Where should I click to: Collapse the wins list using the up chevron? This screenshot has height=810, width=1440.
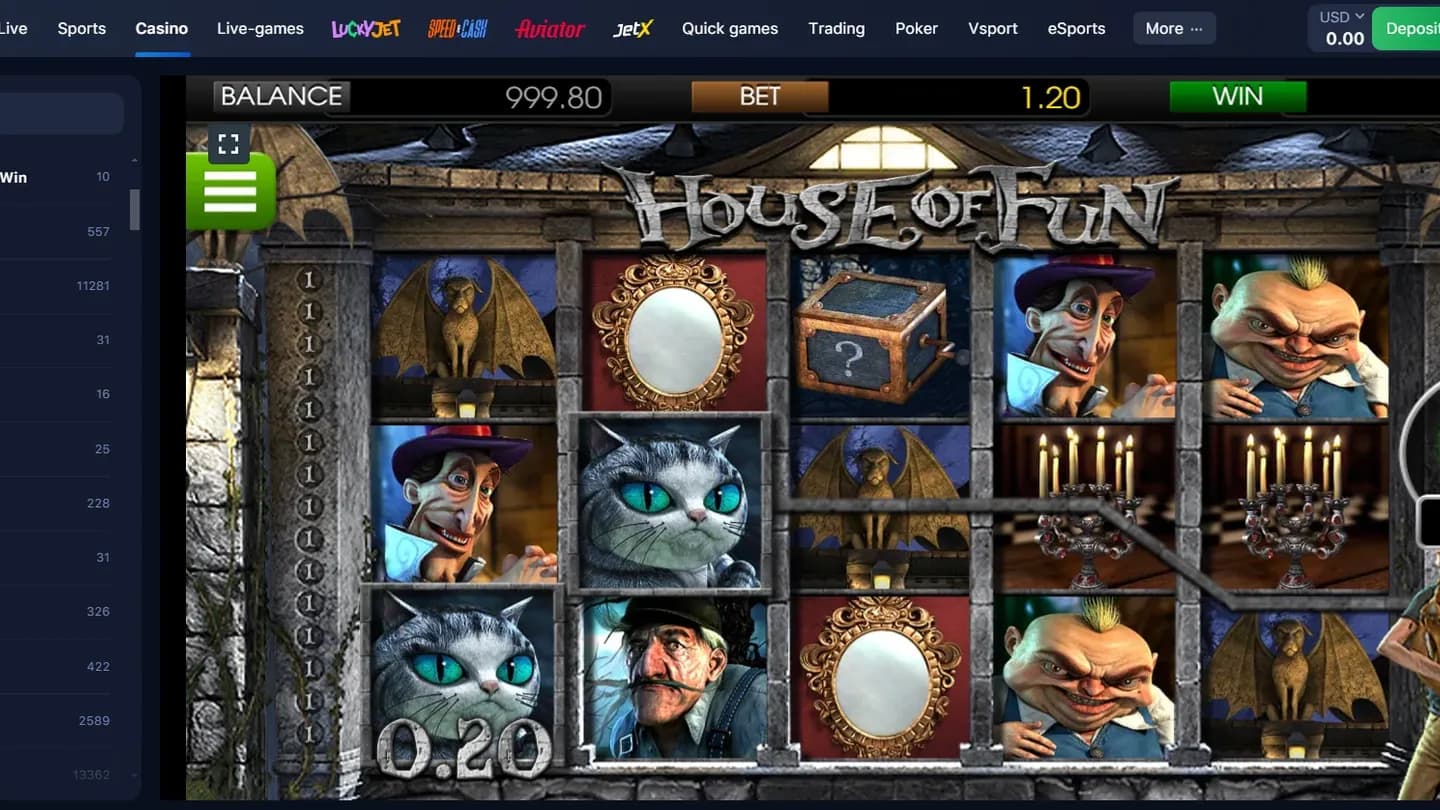[x=134, y=158]
